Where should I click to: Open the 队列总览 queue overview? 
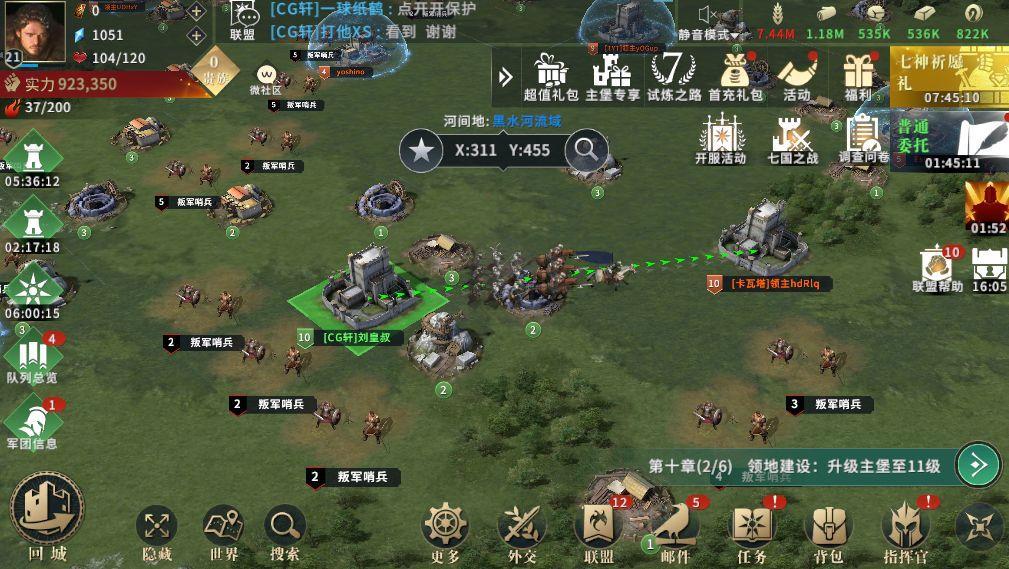pyautogui.click(x=32, y=358)
